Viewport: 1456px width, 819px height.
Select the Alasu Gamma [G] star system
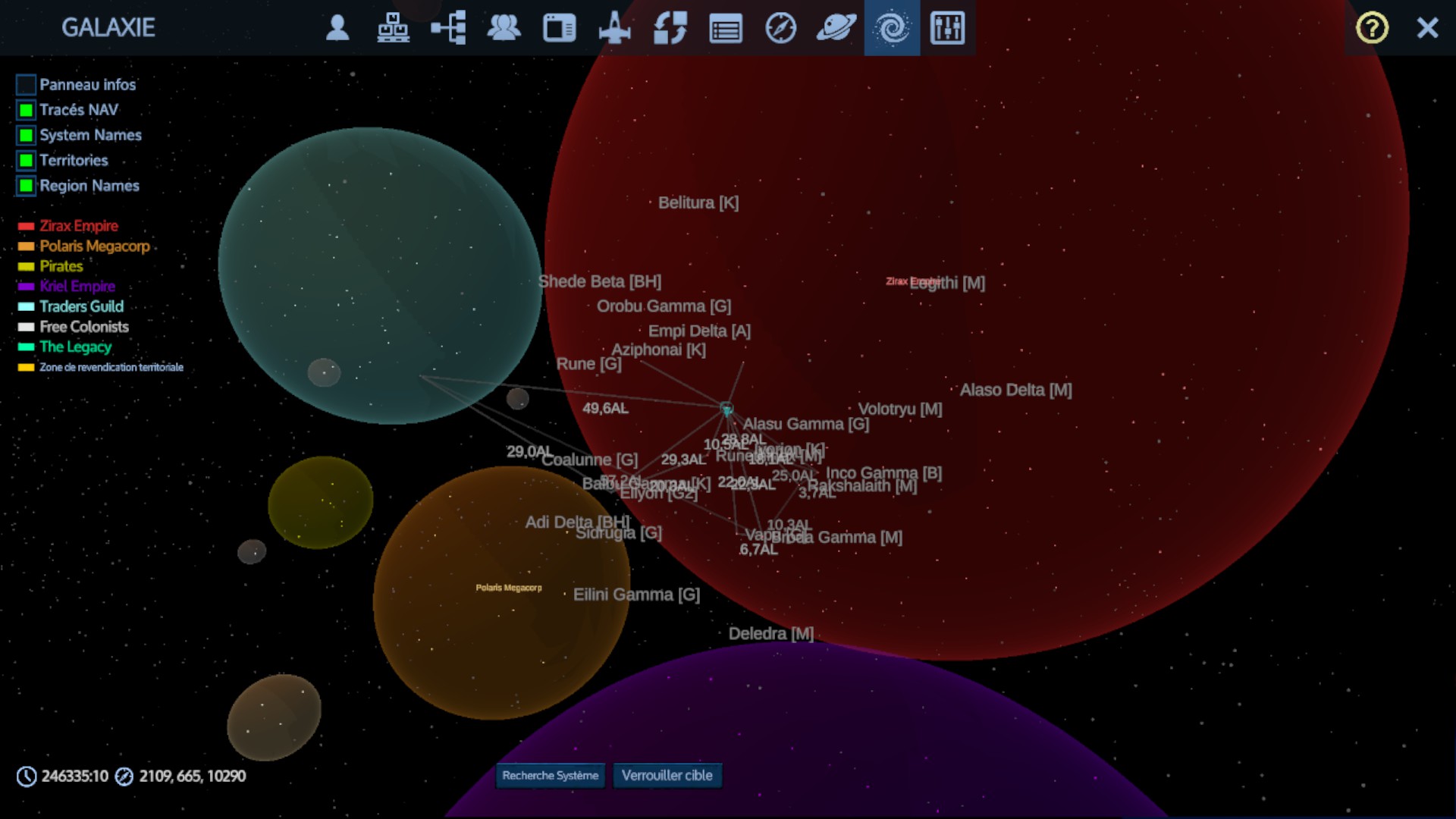tap(805, 424)
